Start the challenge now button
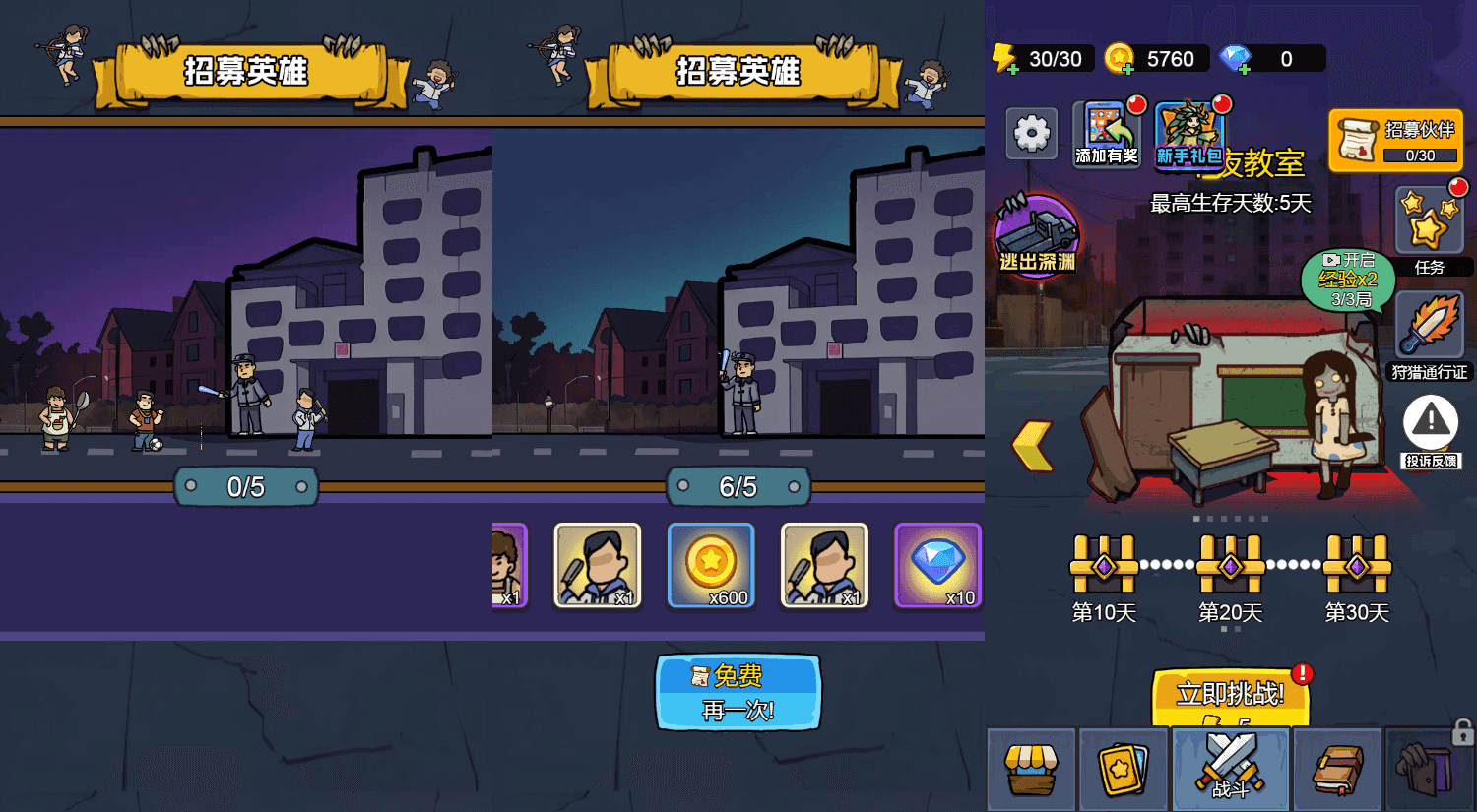The image size is (1477, 812). click(1230, 695)
